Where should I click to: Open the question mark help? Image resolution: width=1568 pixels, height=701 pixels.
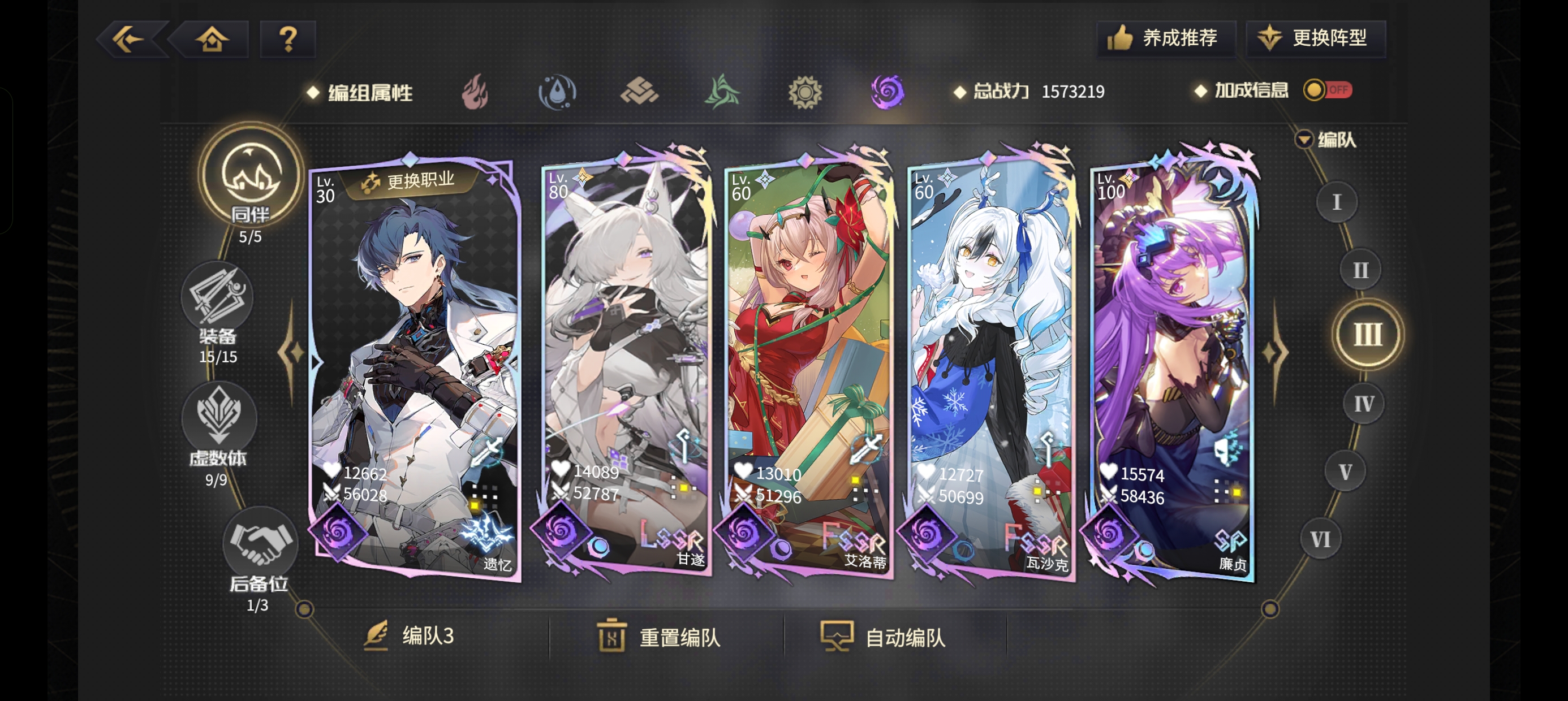pos(288,40)
